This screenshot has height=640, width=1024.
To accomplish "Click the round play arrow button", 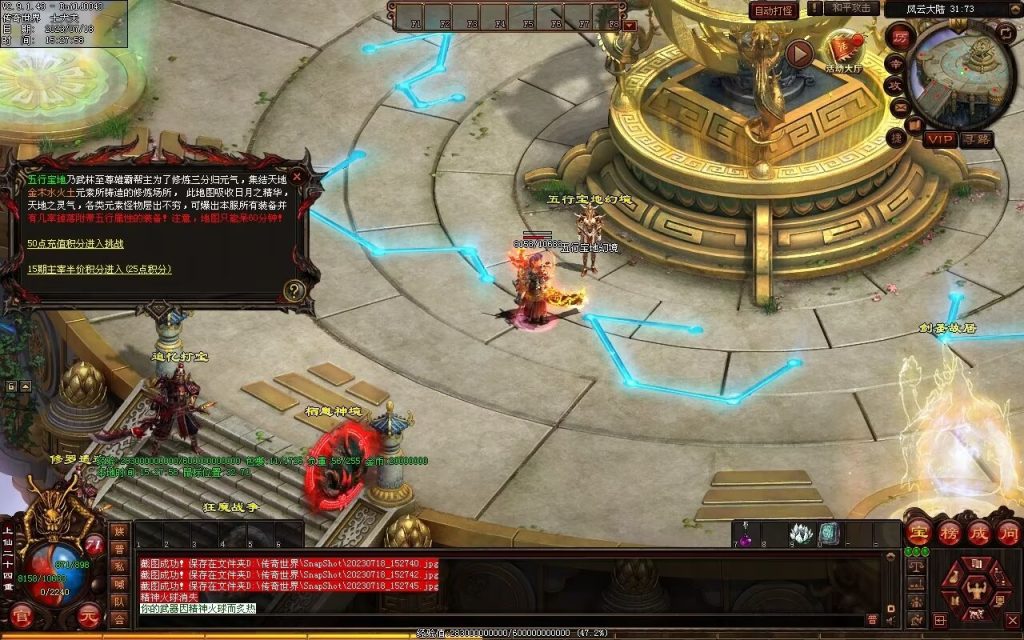I will (x=800, y=53).
